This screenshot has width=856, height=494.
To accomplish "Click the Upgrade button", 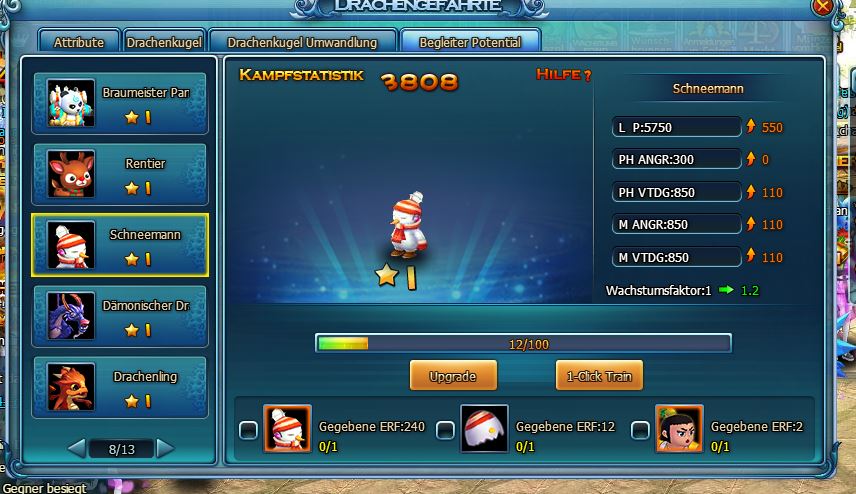I will 453,376.
